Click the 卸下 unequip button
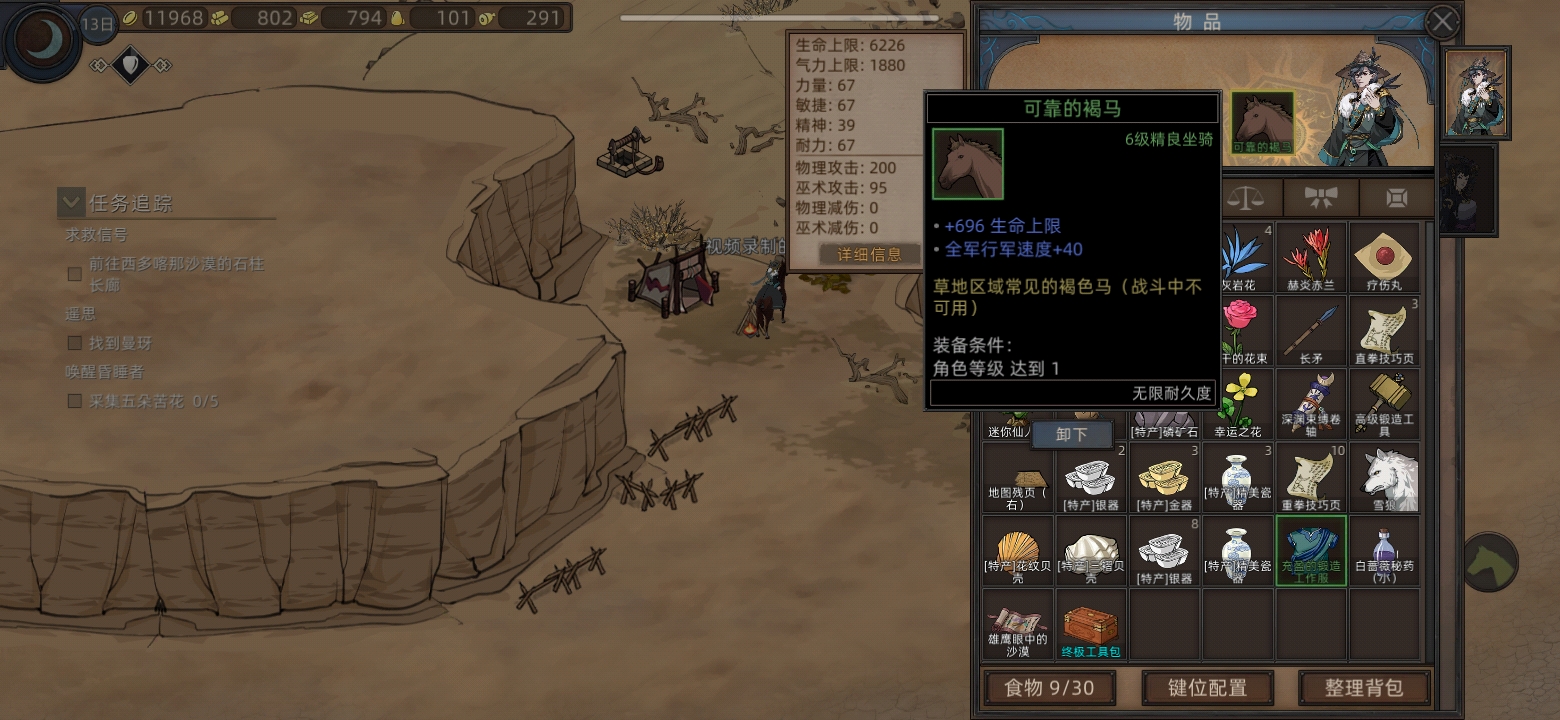Image resolution: width=1560 pixels, height=720 pixels. (x=1071, y=435)
